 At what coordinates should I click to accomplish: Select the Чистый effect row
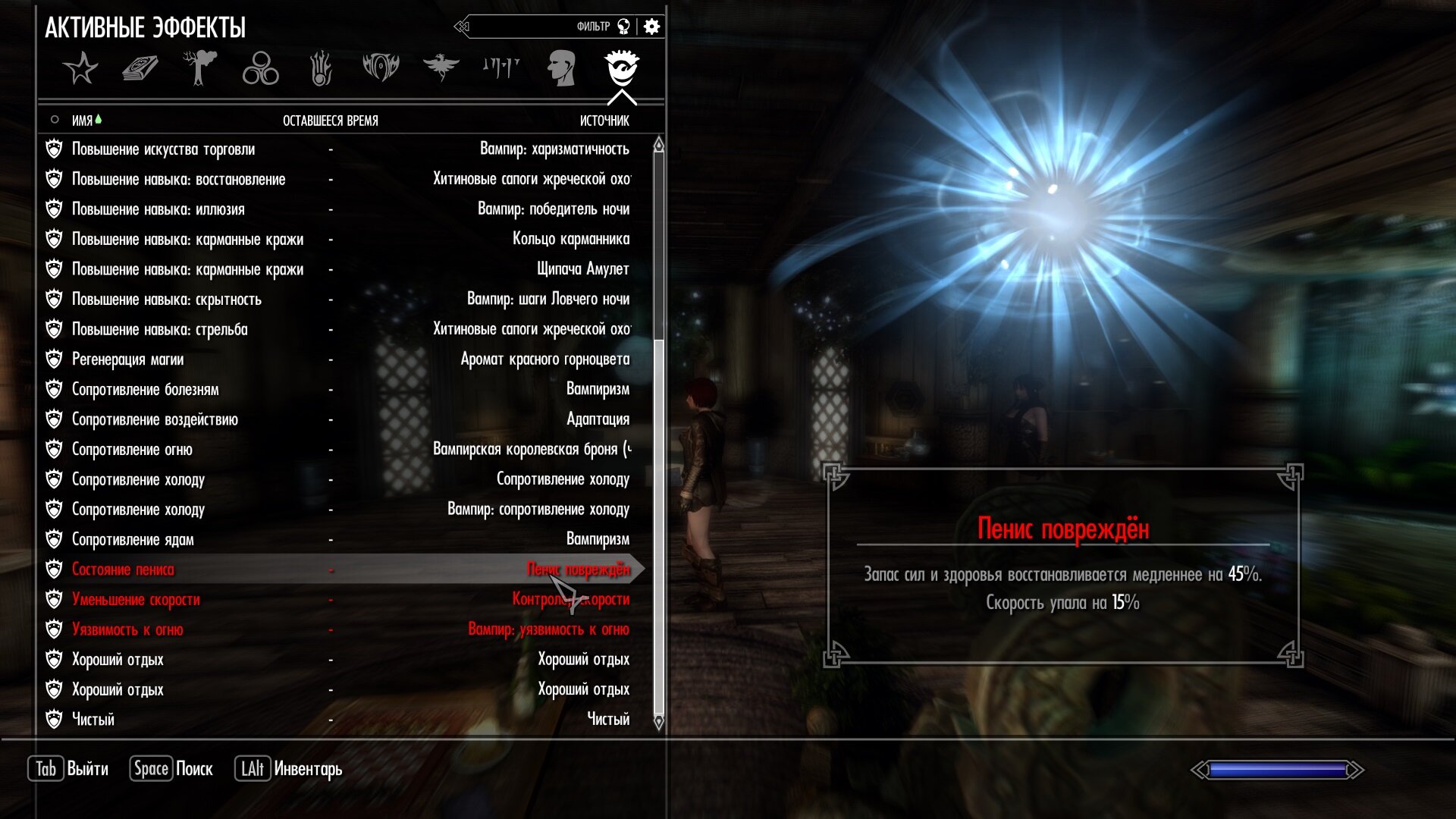(x=93, y=720)
